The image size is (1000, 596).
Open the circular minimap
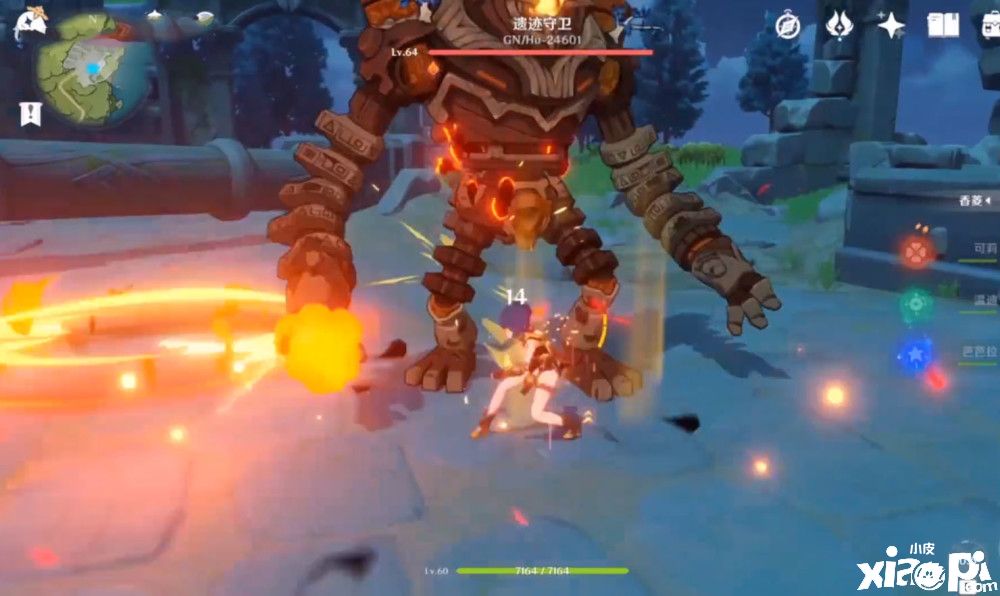pos(93,68)
